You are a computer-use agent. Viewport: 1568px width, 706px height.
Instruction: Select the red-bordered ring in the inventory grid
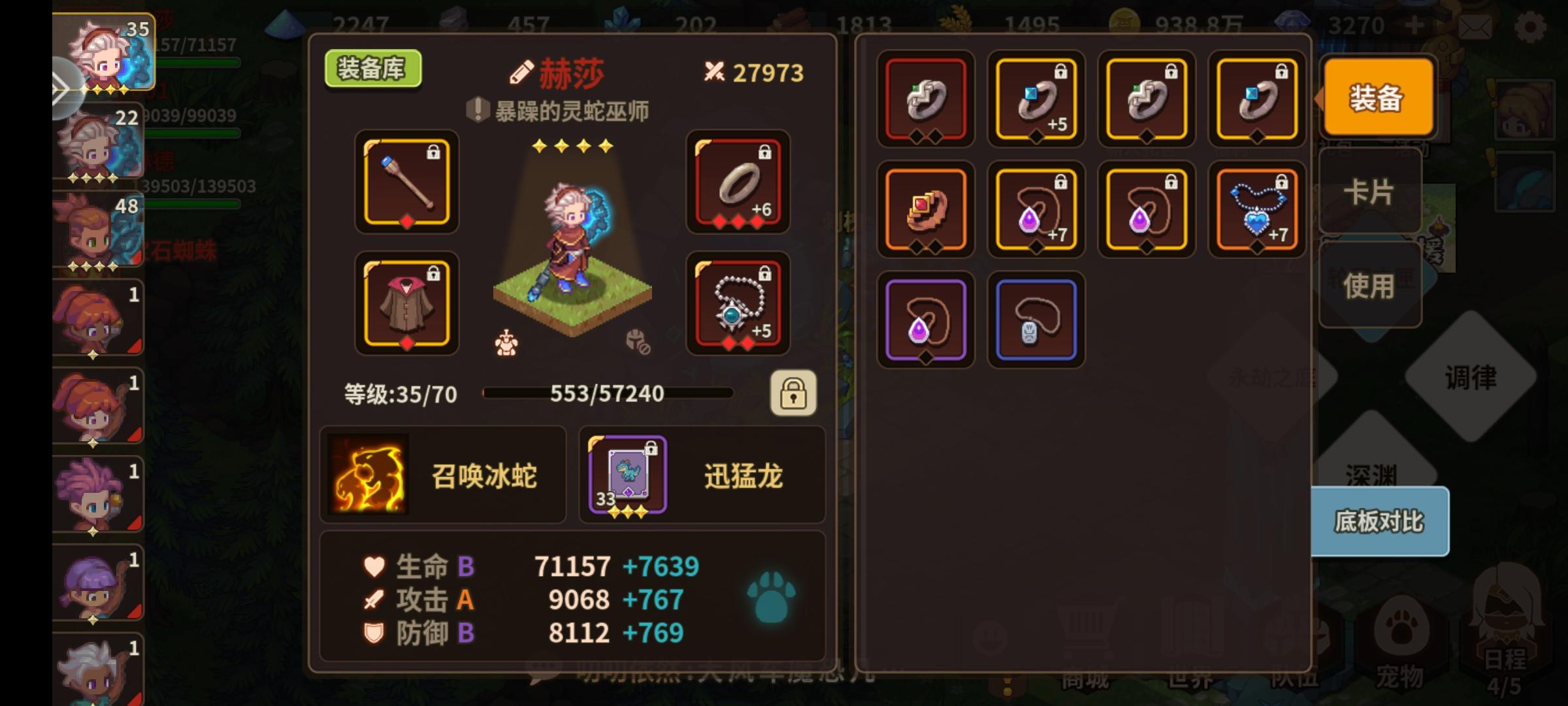coord(925,99)
